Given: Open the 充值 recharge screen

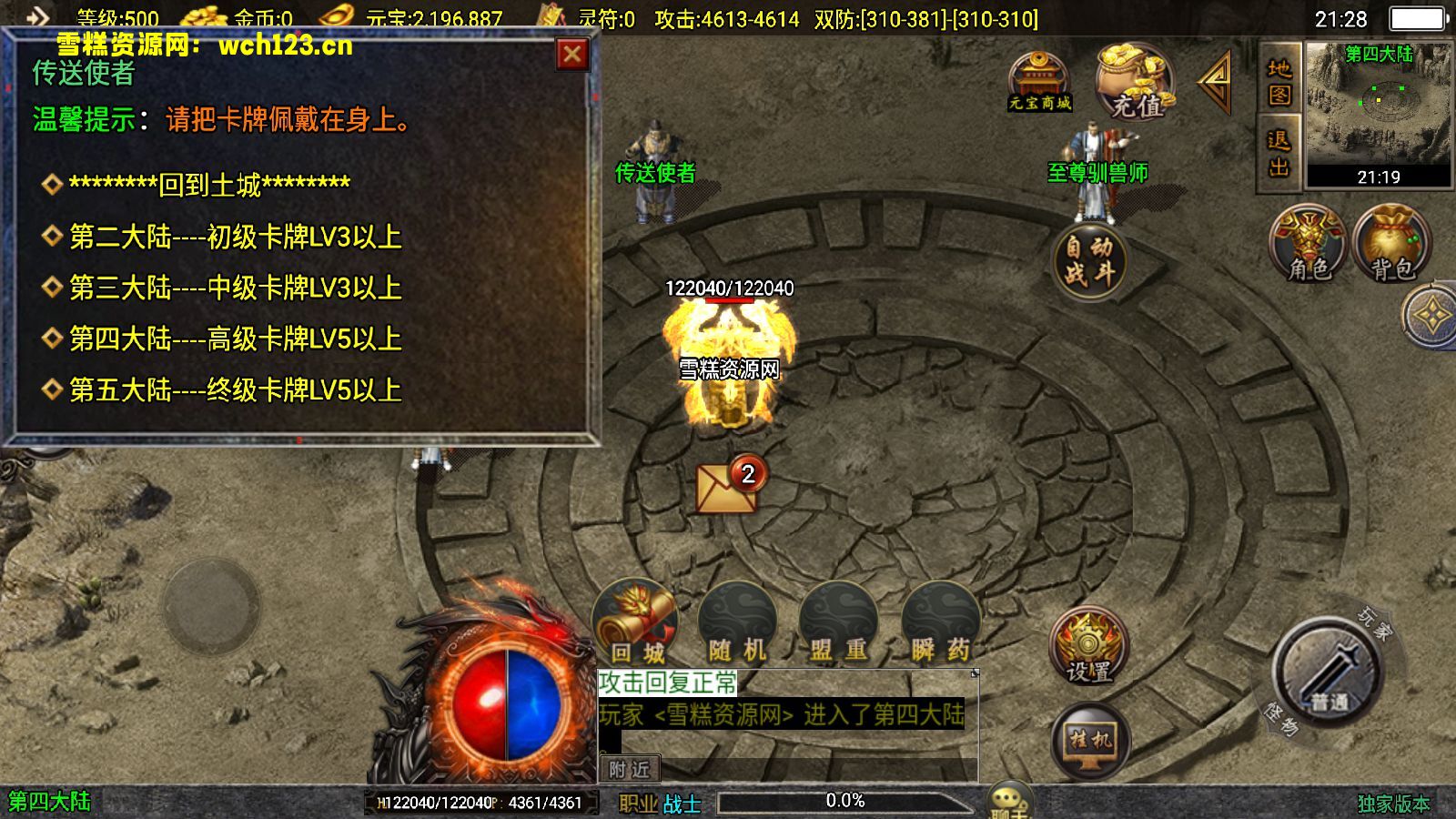Looking at the screenshot, I should pyautogui.click(x=1133, y=84).
